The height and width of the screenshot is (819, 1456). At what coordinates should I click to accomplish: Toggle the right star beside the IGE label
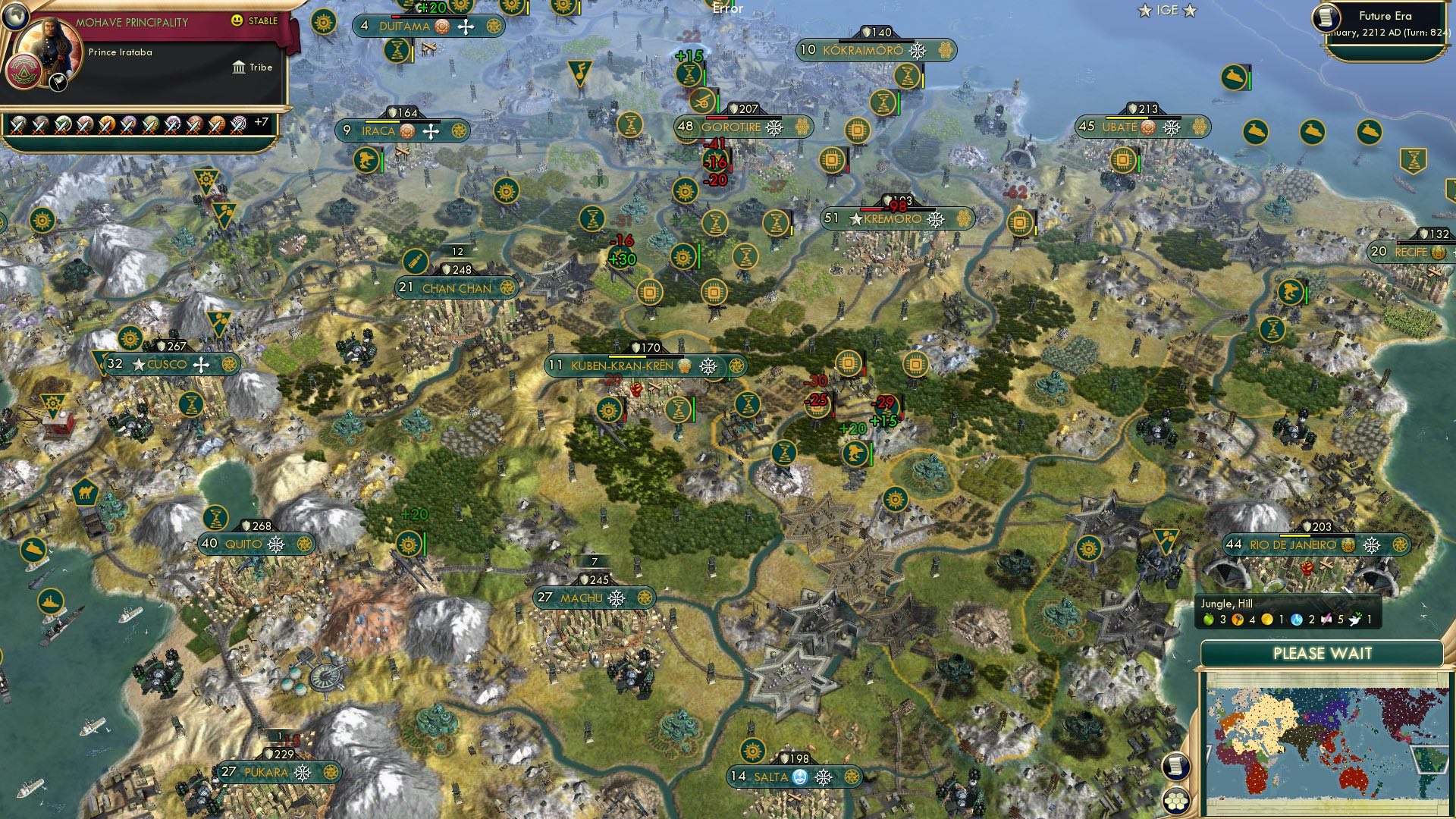1189,11
